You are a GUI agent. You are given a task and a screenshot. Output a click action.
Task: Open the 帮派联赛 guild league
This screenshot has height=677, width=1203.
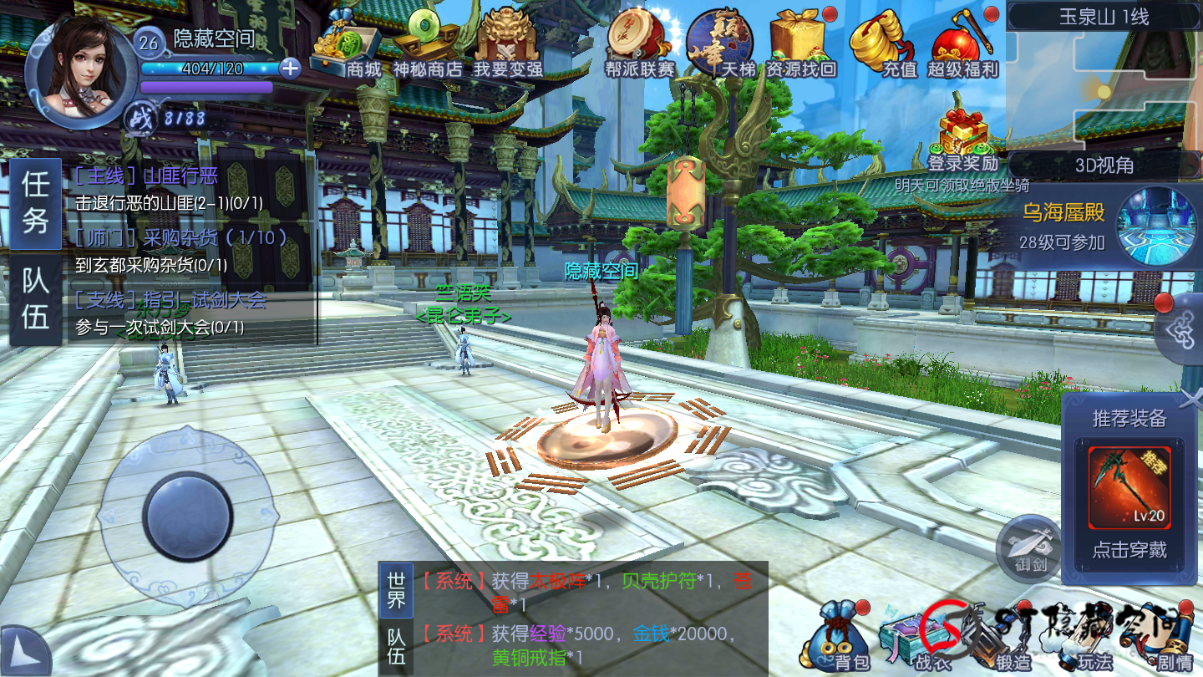click(639, 47)
